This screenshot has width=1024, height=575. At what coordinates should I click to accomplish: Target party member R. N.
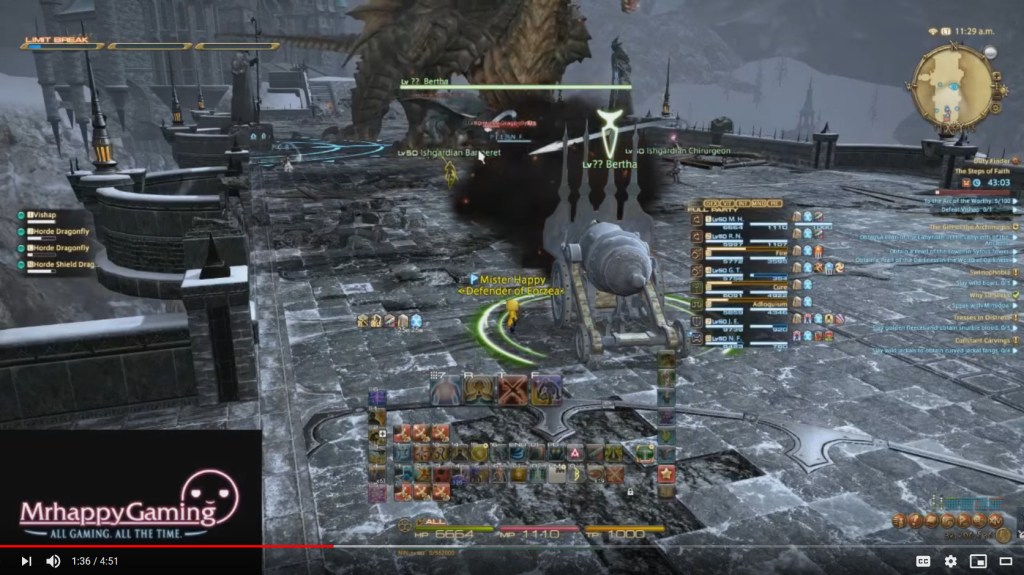pyautogui.click(x=740, y=235)
